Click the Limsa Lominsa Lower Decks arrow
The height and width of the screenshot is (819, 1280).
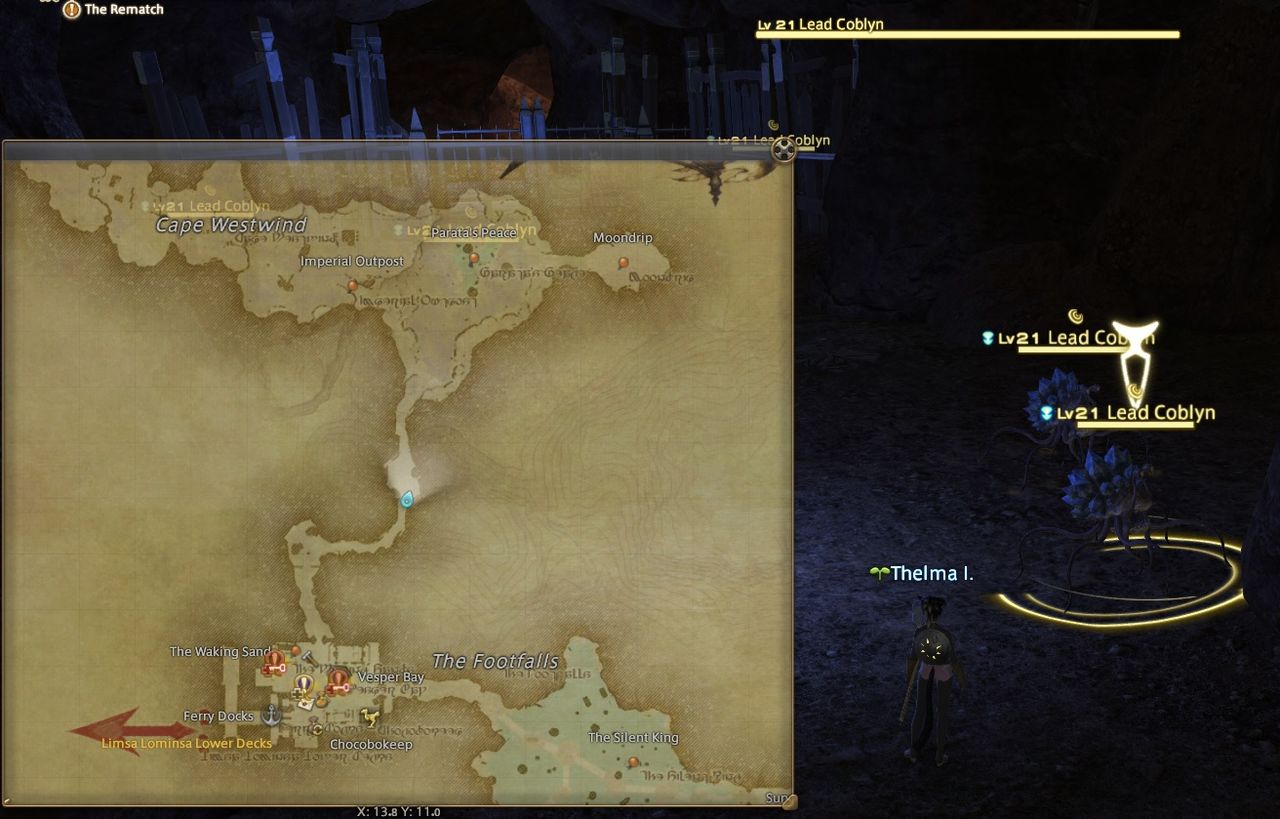131,728
